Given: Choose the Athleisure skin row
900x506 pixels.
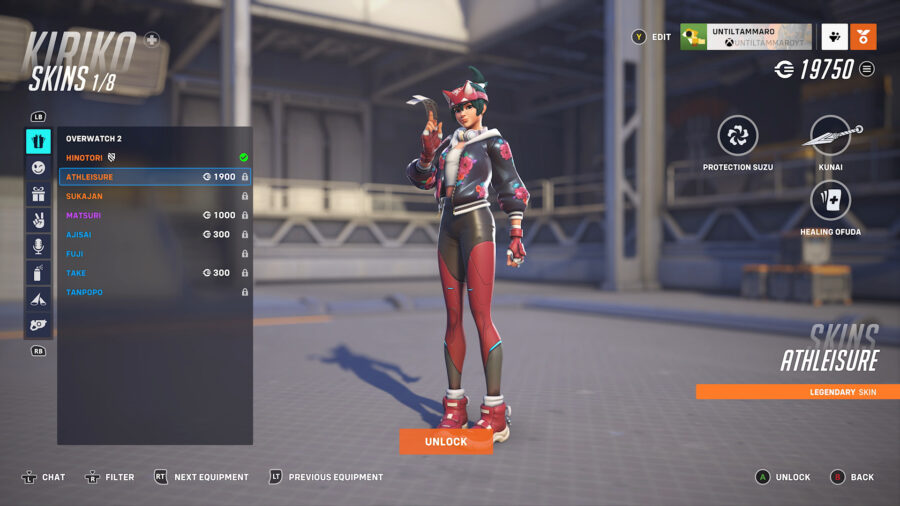Looking at the screenshot, I should (154, 177).
